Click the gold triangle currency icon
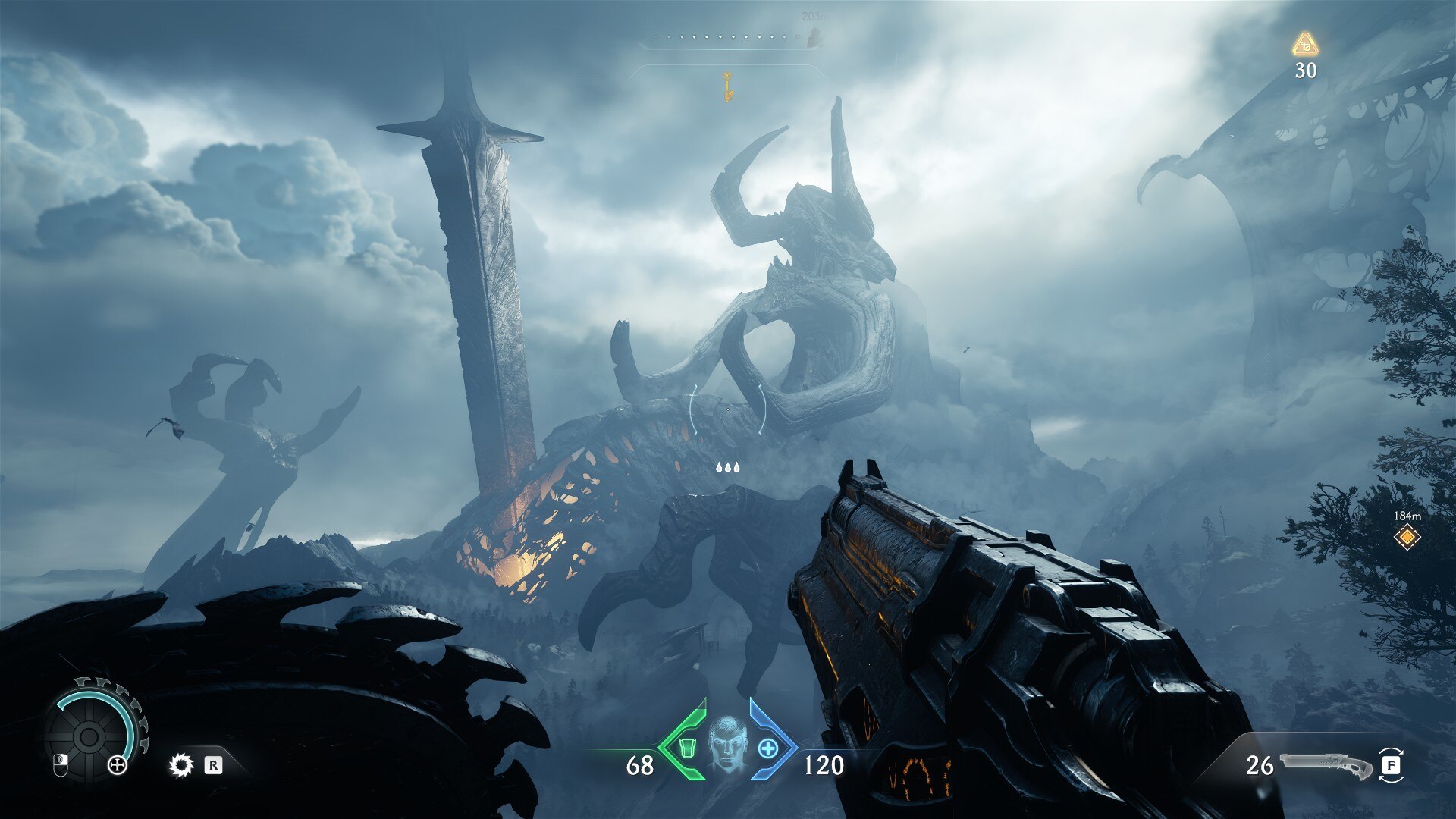This screenshot has height=819, width=1456. point(1305,44)
